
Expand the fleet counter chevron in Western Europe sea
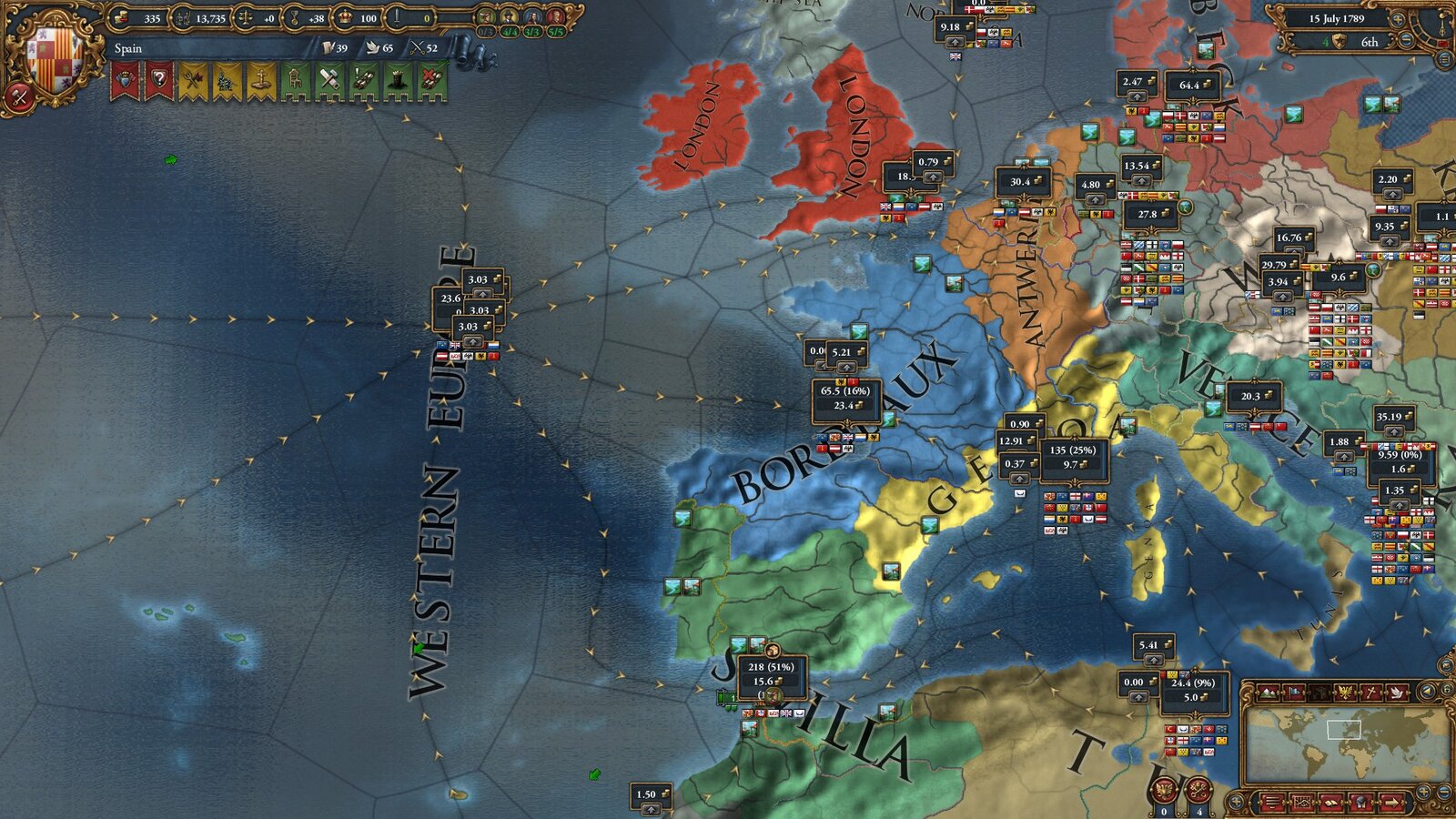coord(473,340)
